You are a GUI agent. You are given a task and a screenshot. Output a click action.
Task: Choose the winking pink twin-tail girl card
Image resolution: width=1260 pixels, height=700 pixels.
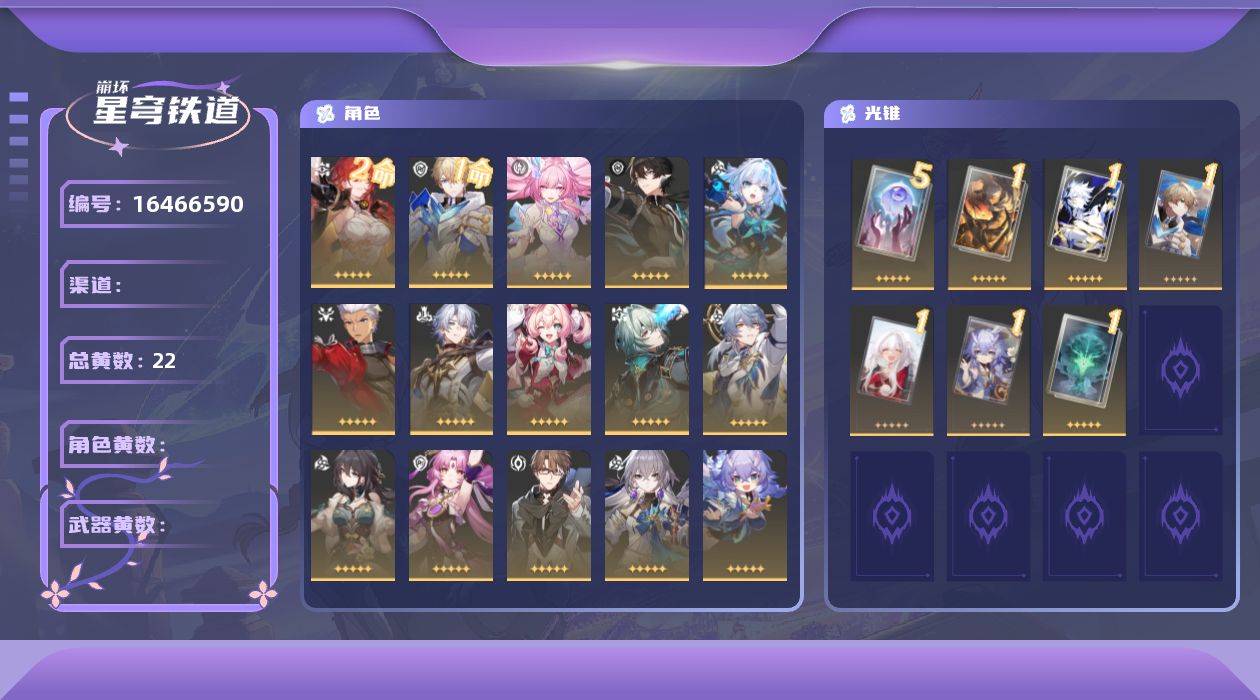pyautogui.click(x=548, y=369)
